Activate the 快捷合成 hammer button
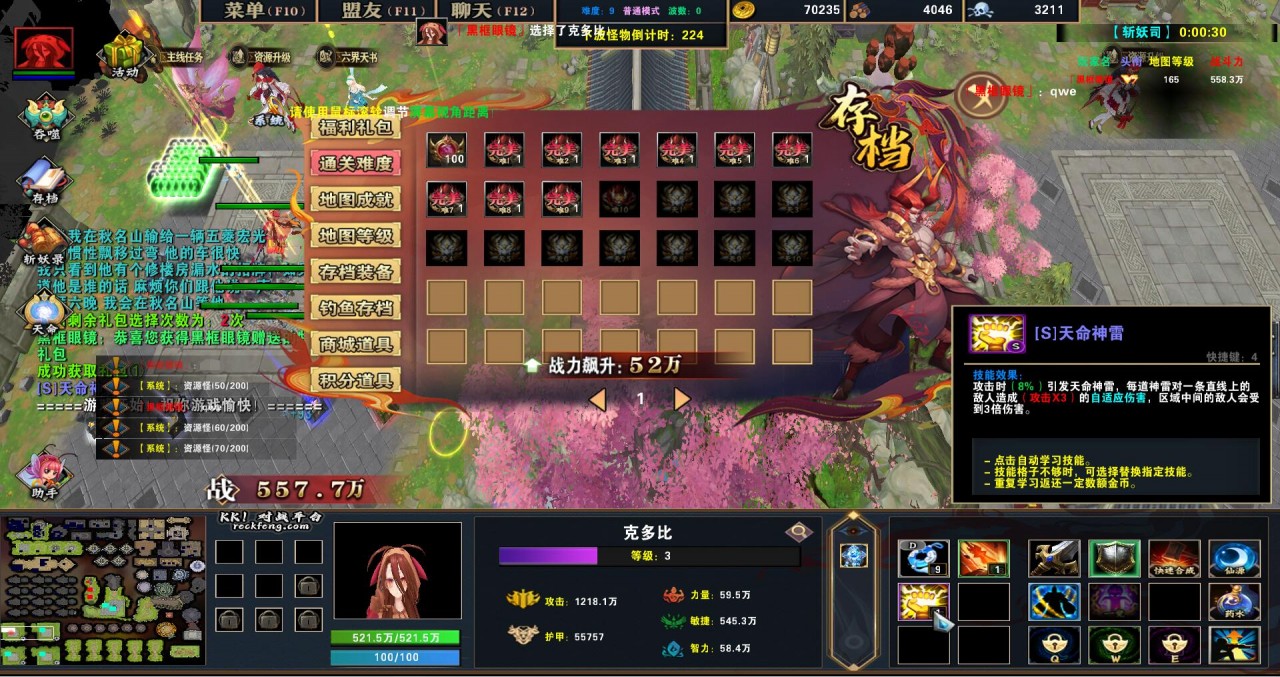The height and width of the screenshot is (677, 1280). tap(1174, 559)
